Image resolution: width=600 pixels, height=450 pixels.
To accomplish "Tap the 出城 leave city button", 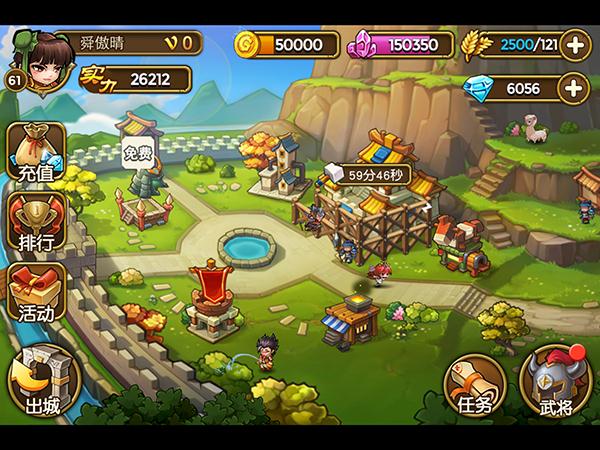I will [x=43, y=382].
